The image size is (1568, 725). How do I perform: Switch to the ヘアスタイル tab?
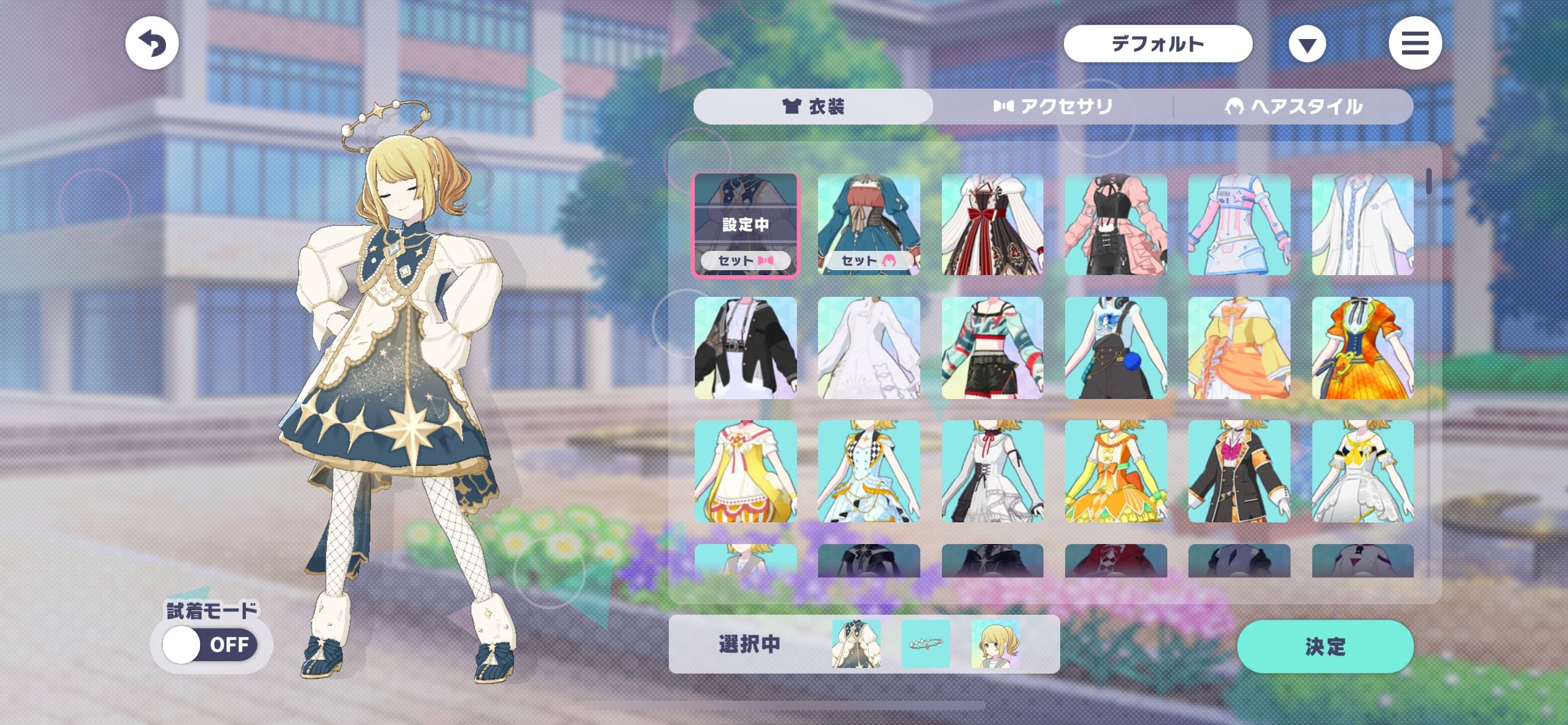1293,107
